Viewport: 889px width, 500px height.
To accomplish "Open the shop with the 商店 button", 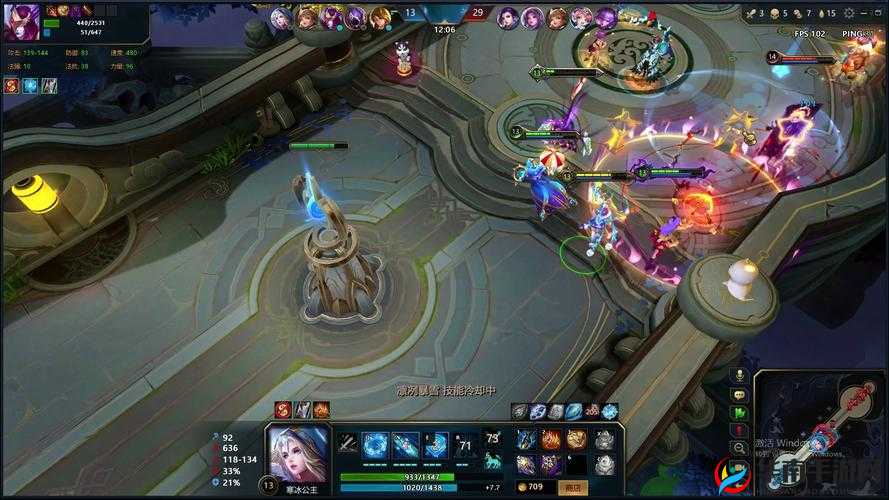I will click(574, 487).
